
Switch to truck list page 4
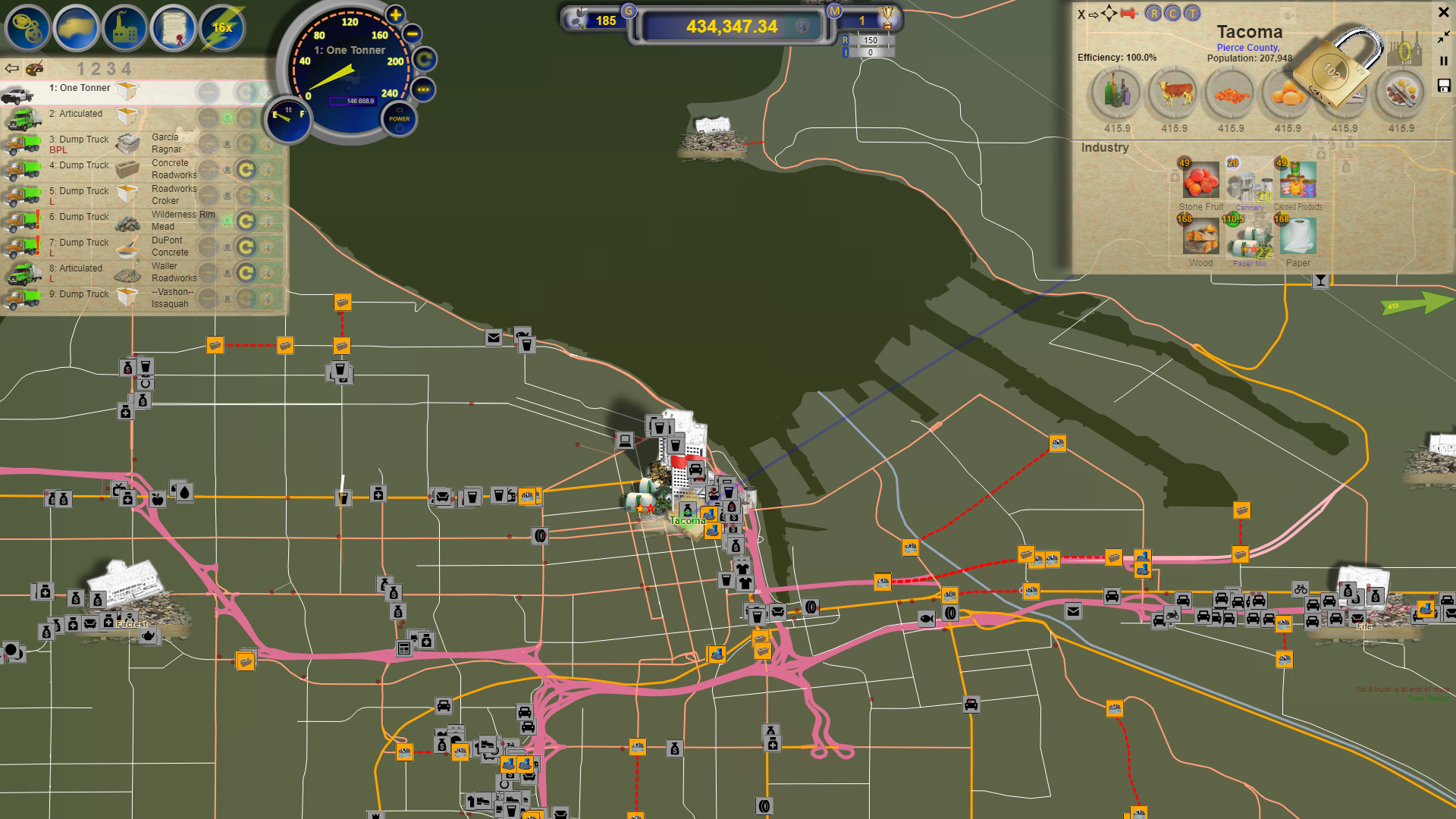[127, 69]
